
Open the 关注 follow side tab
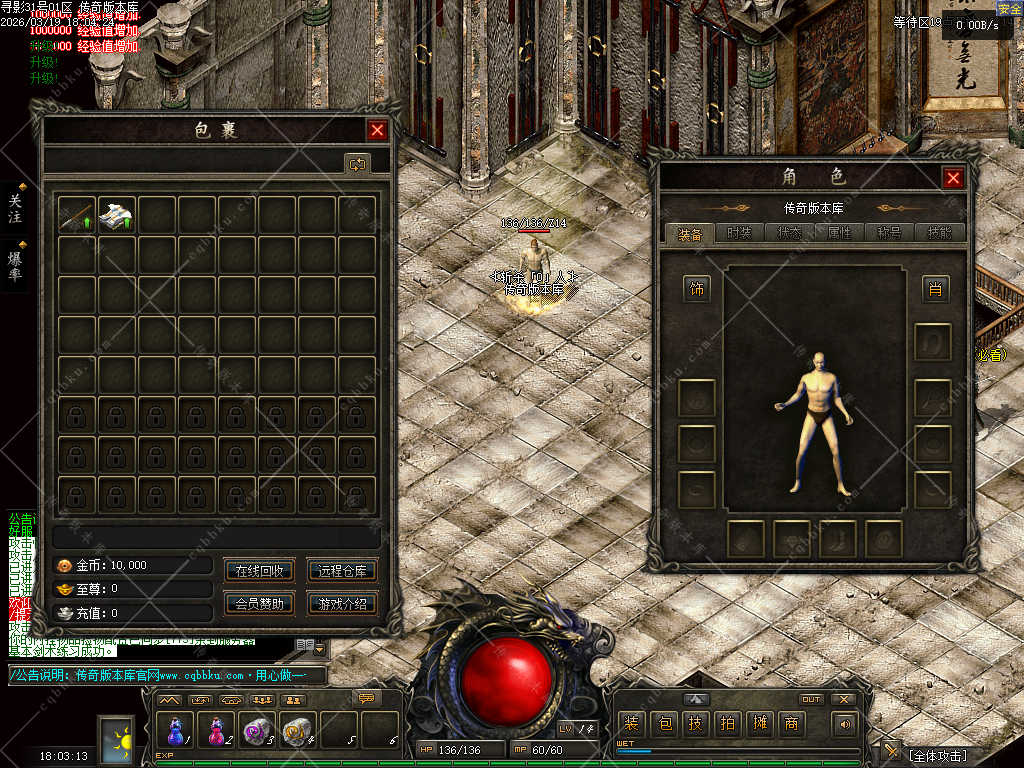(x=15, y=208)
